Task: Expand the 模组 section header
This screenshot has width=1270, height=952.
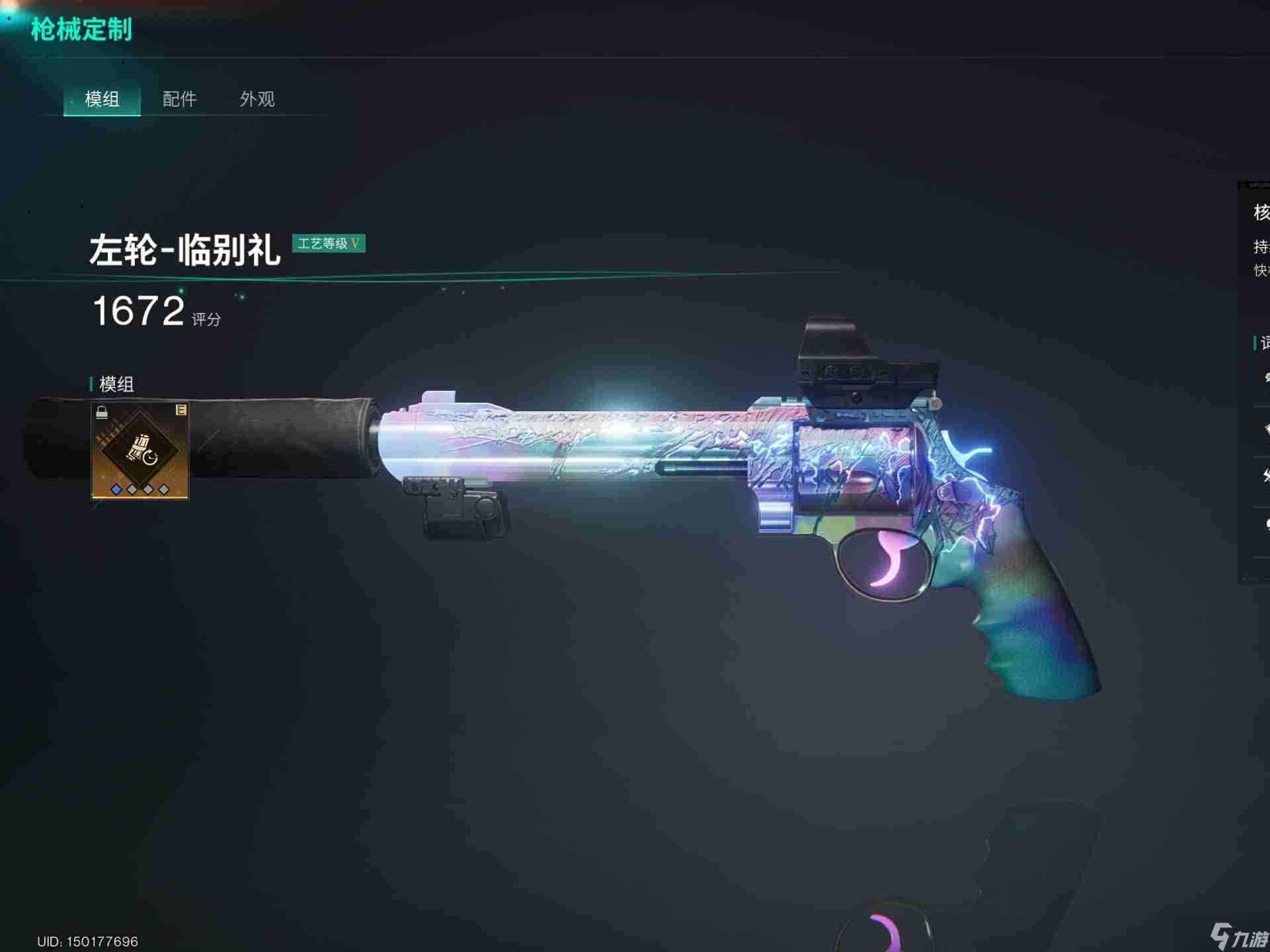Action: [x=116, y=385]
